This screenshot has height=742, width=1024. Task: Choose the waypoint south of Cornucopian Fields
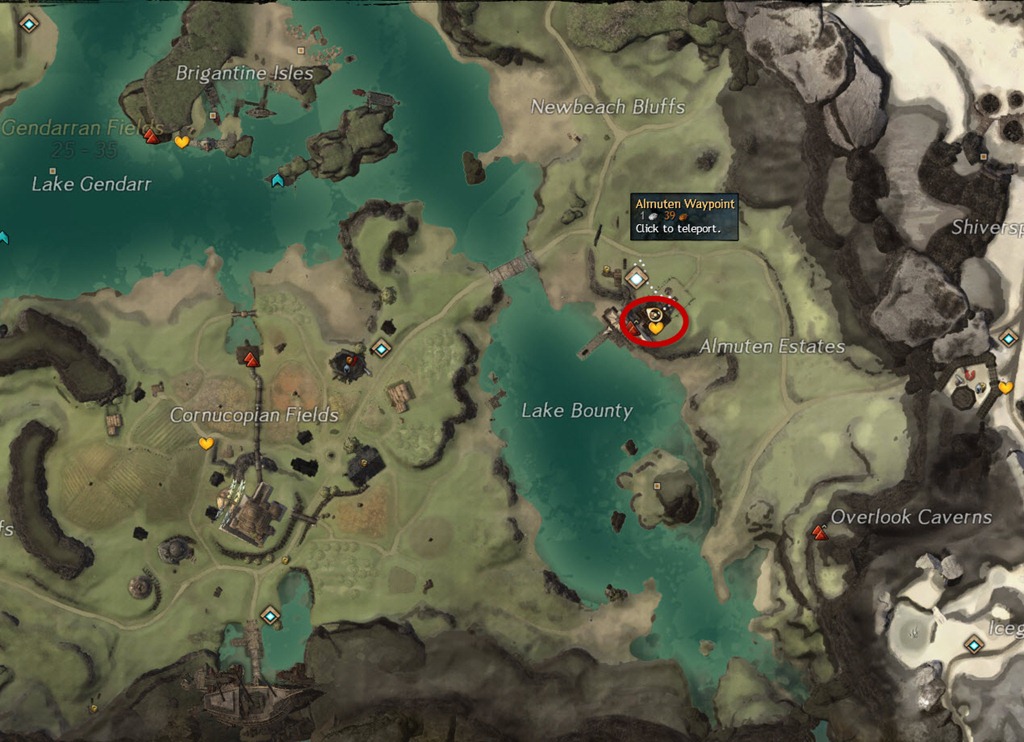pos(269,615)
